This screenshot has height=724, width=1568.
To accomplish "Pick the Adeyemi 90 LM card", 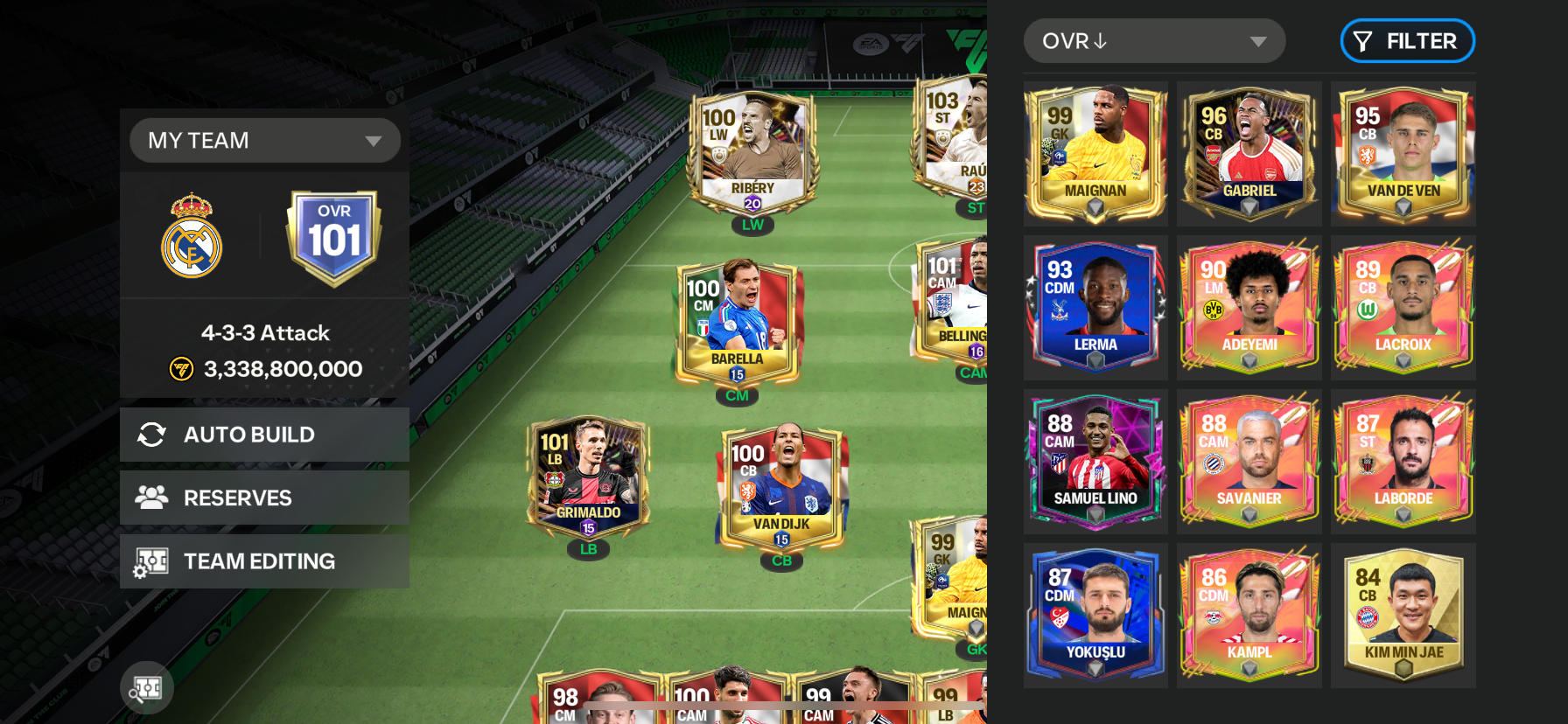I will [1249, 308].
